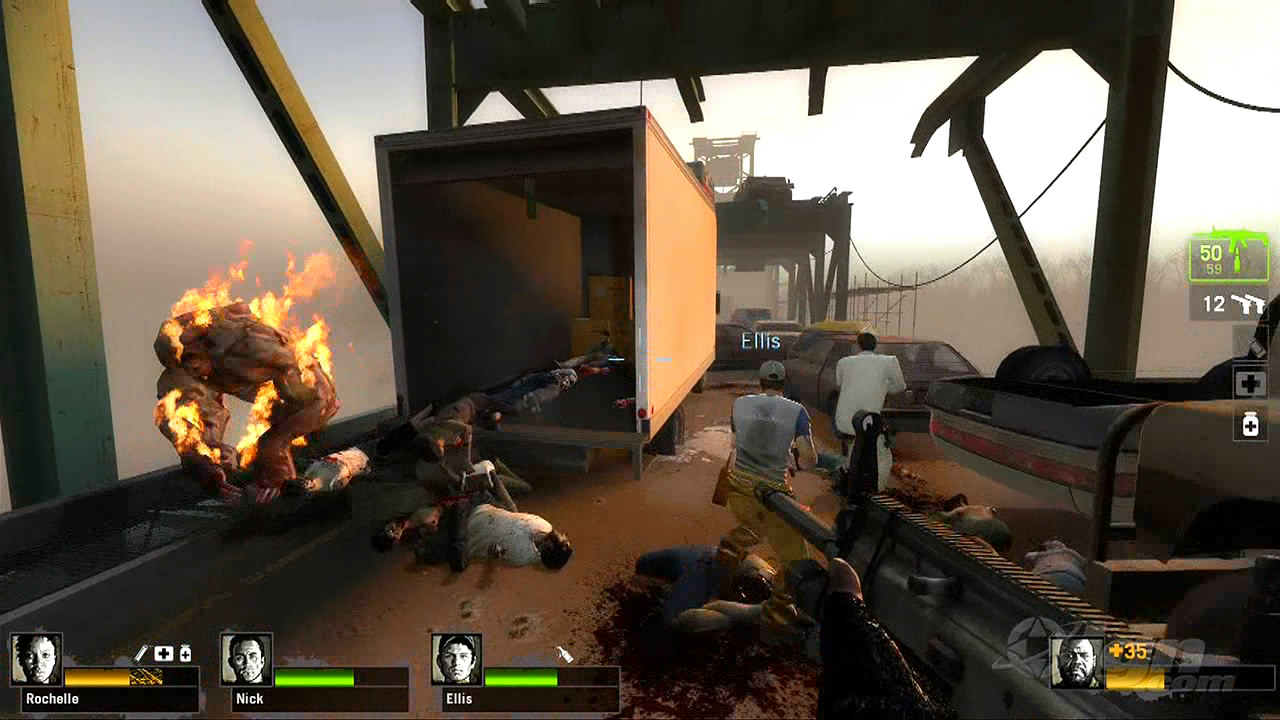Select your own survivor portrait beside +35
The height and width of the screenshot is (720, 1280).
[x=1077, y=663]
